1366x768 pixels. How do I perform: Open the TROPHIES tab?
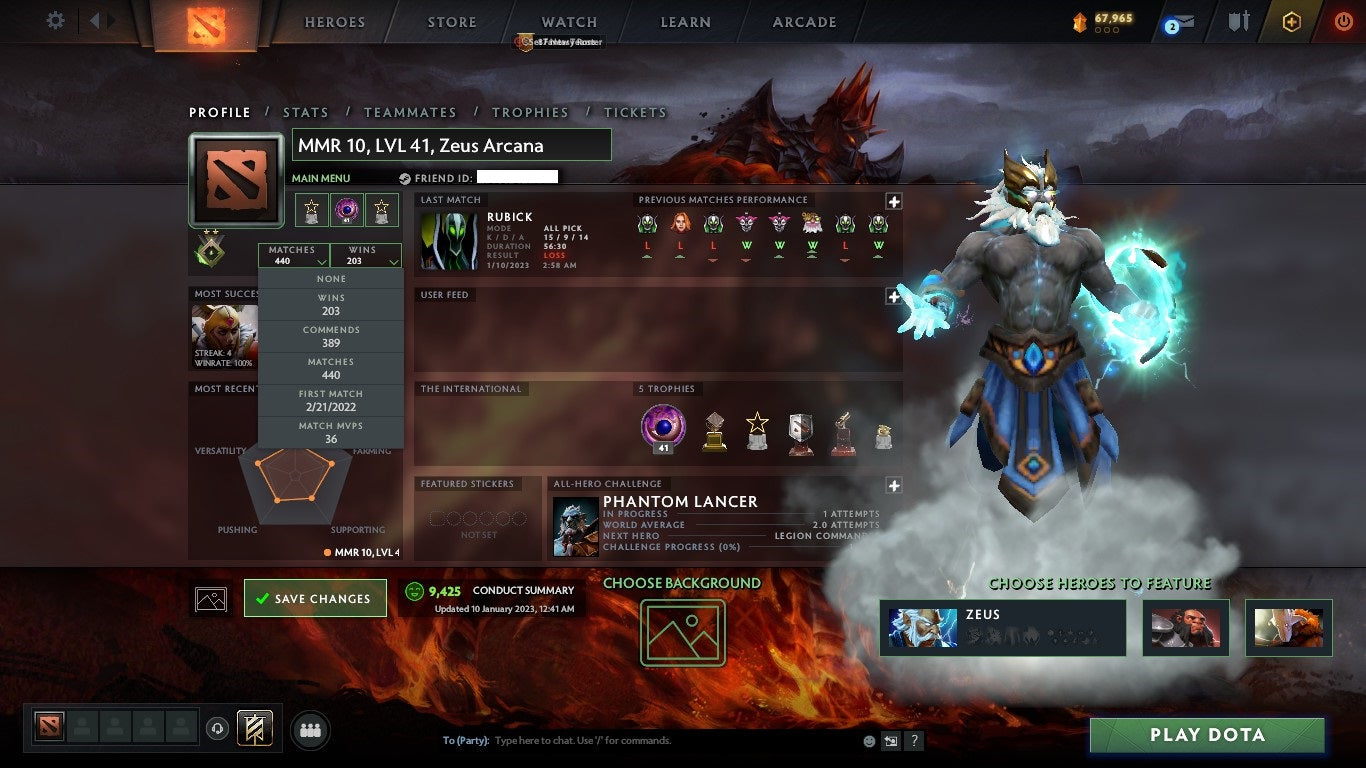530,112
